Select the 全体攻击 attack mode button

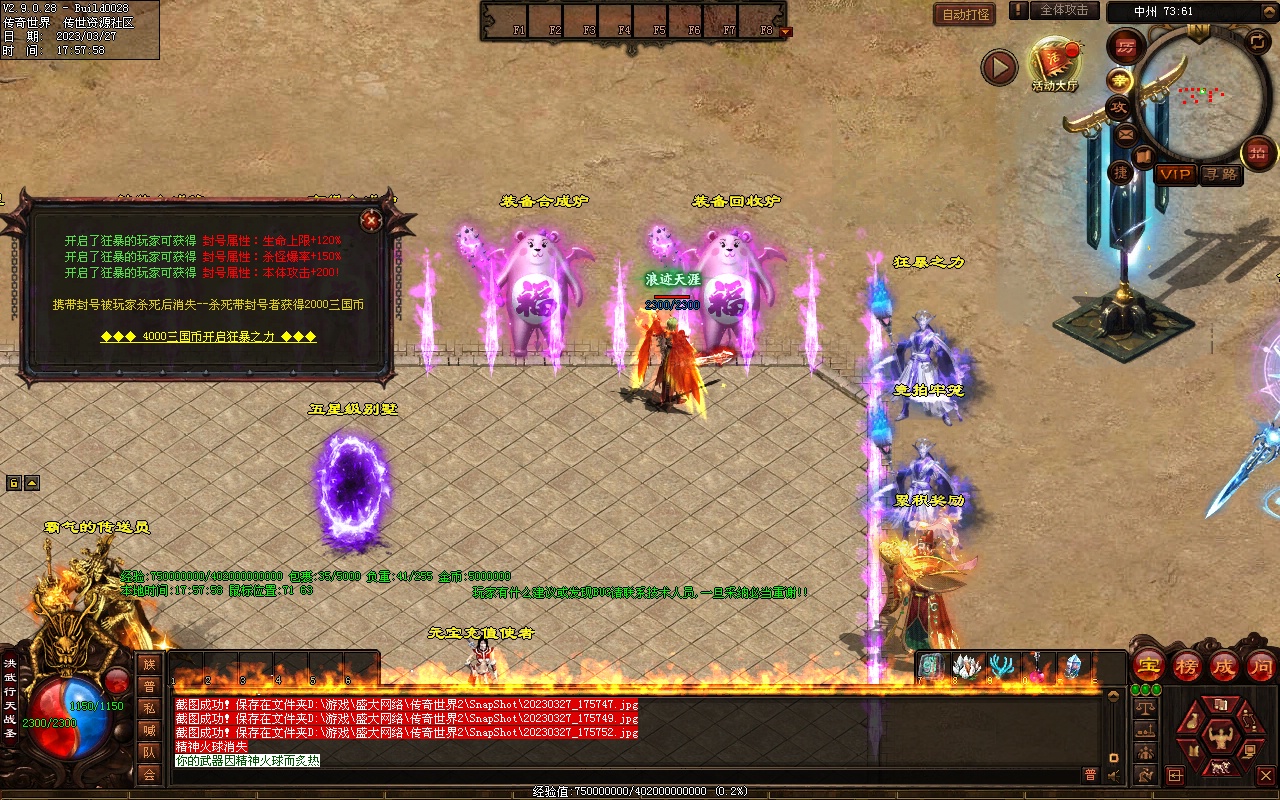(1064, 10)
